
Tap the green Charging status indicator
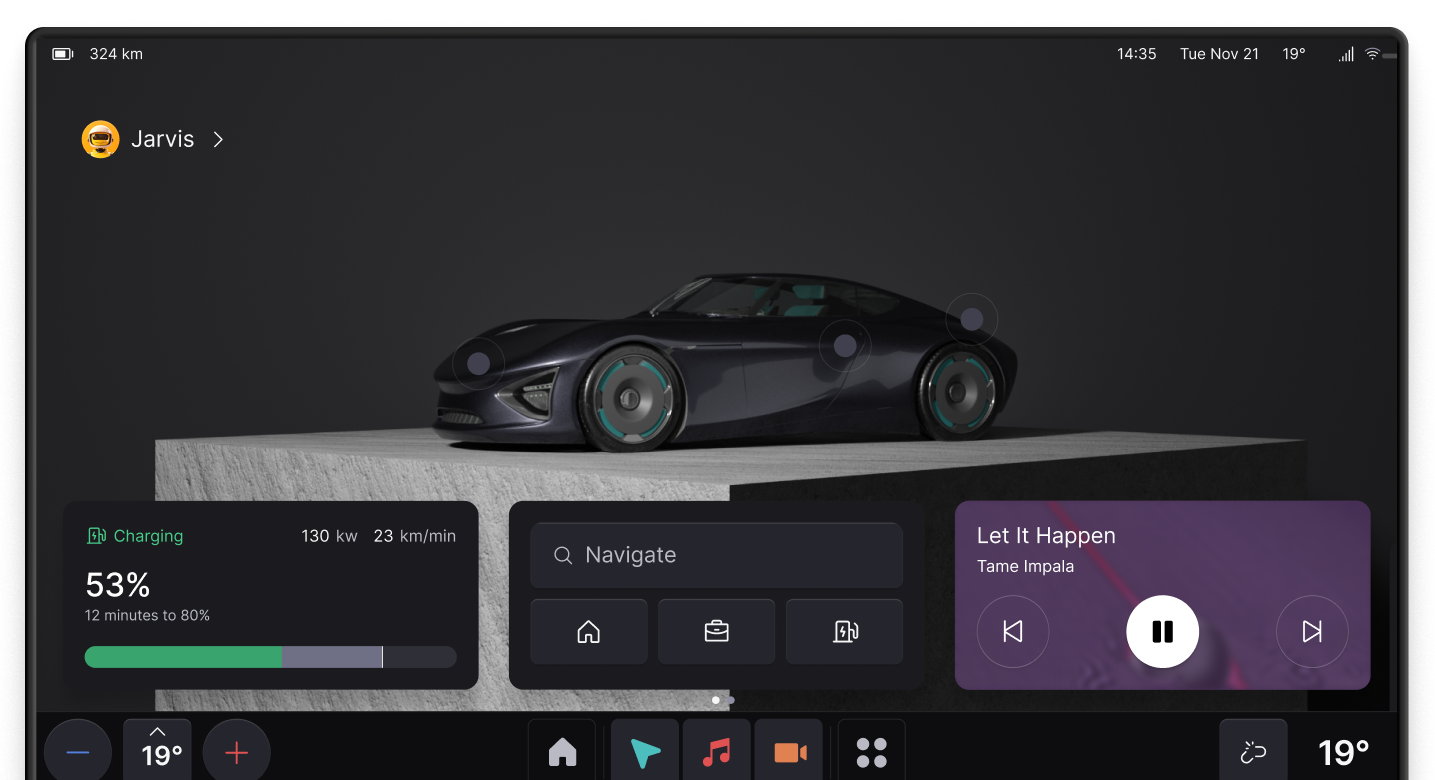134,536
